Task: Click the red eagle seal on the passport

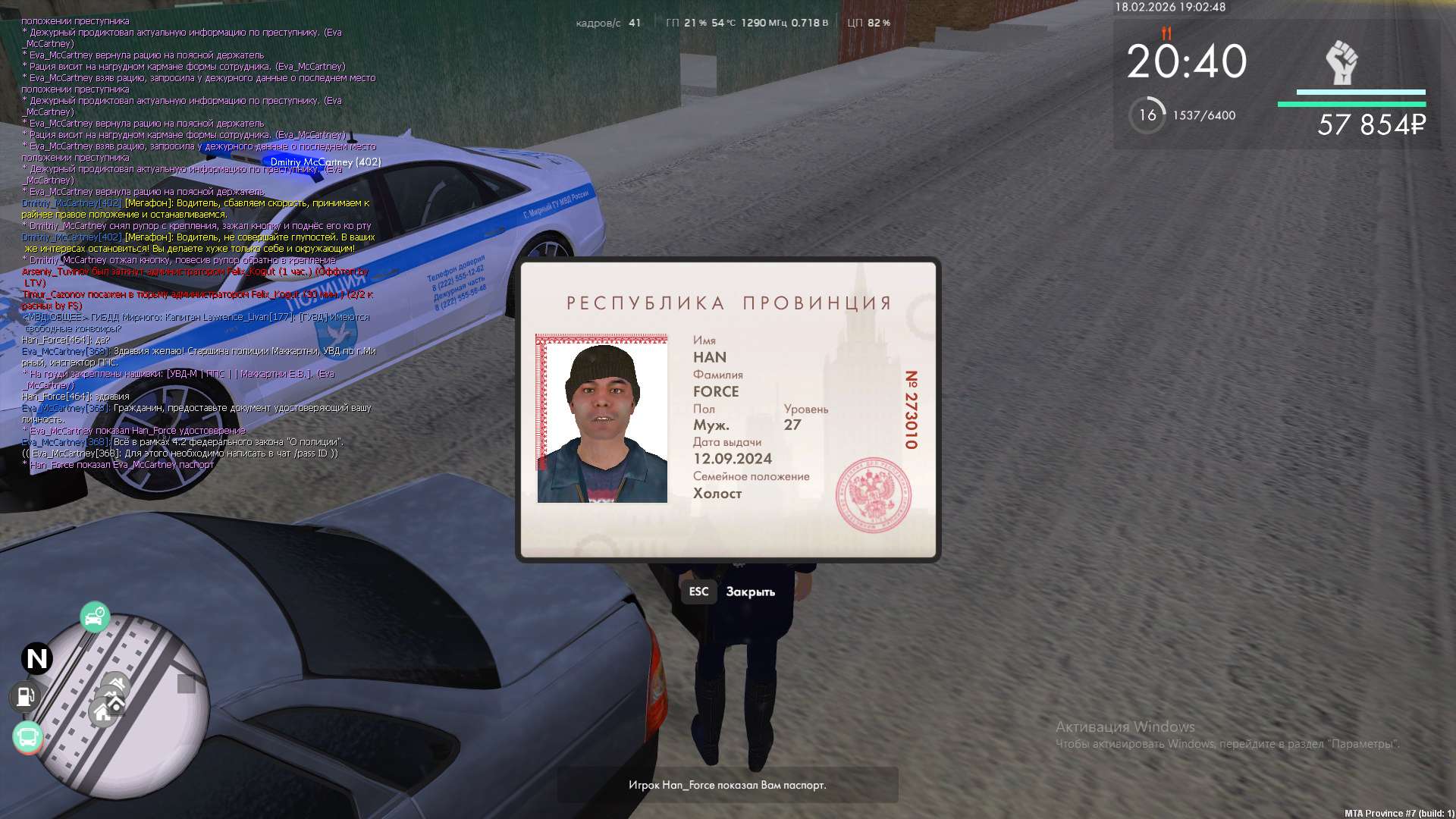Action: (873, 494)
